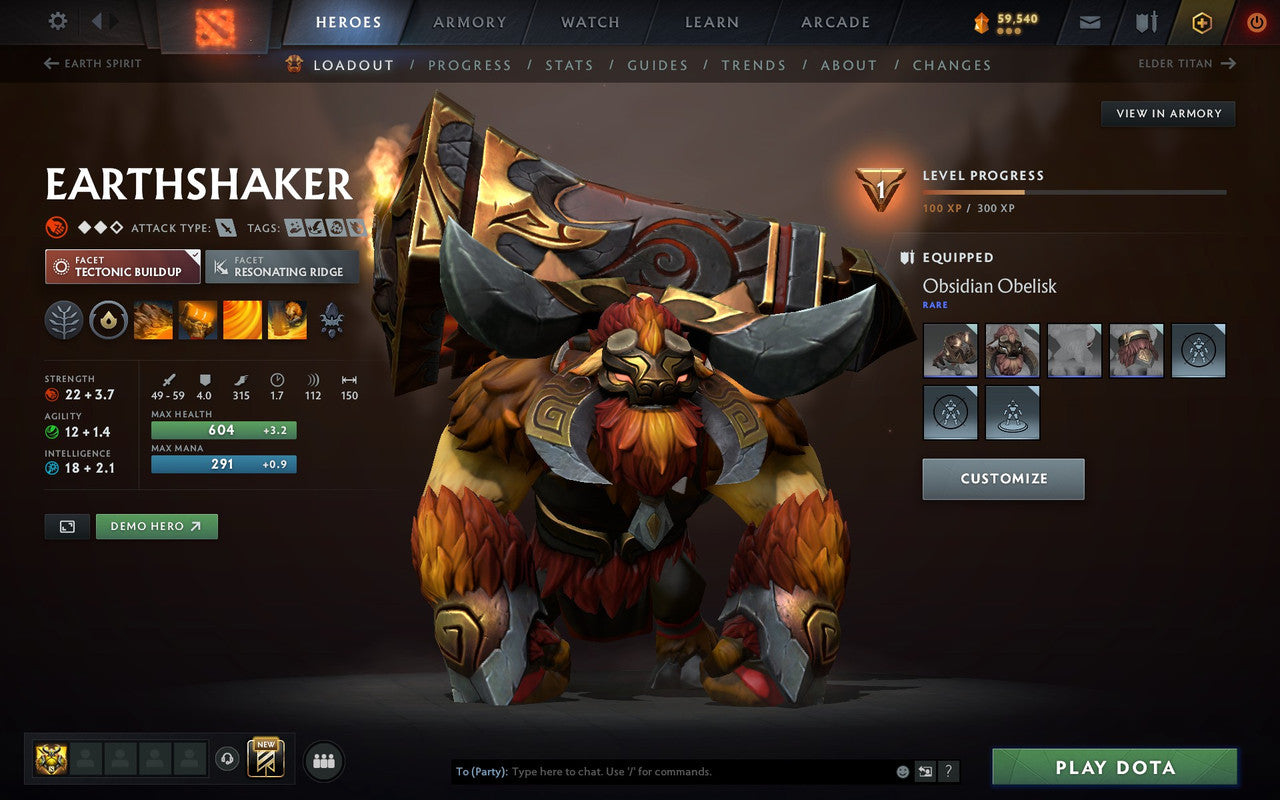Open the voice chat headset icon
Screen dimensions: 1280x800
(228, 759)
